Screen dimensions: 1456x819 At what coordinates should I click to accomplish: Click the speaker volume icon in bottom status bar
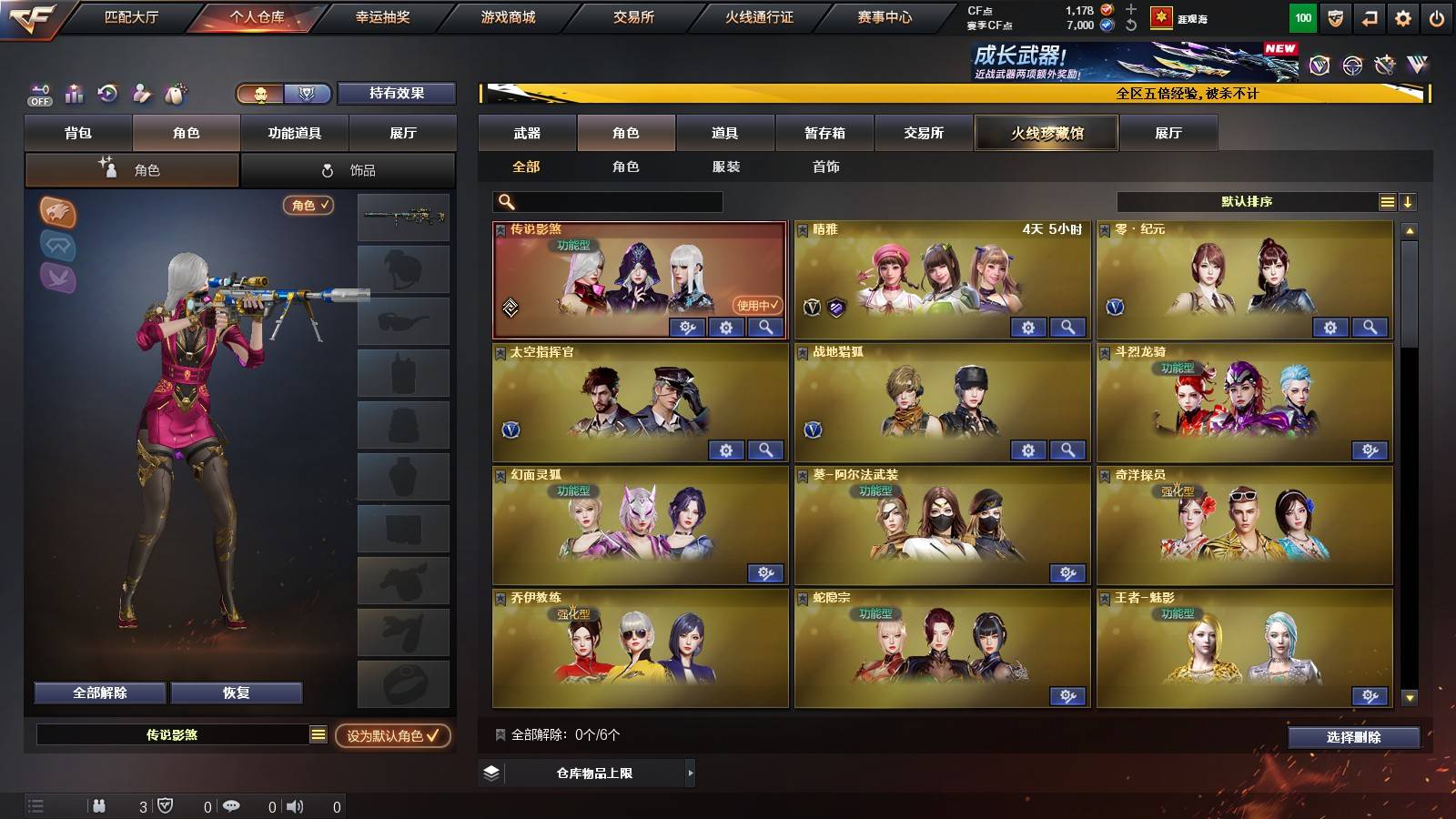pyautogui.click(x=294, y=805)
